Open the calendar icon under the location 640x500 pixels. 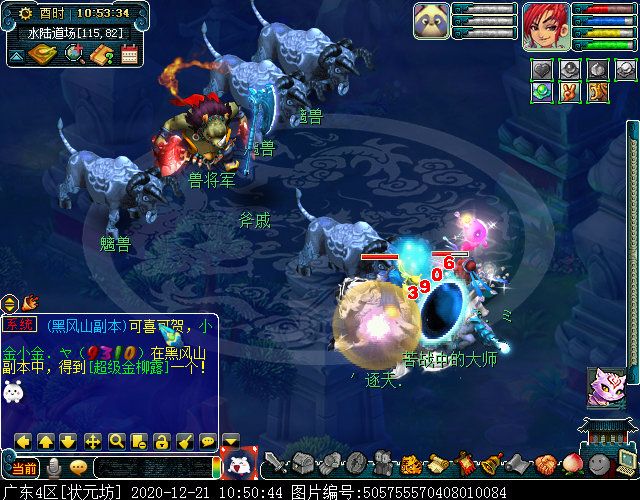[x=129, y=54]
